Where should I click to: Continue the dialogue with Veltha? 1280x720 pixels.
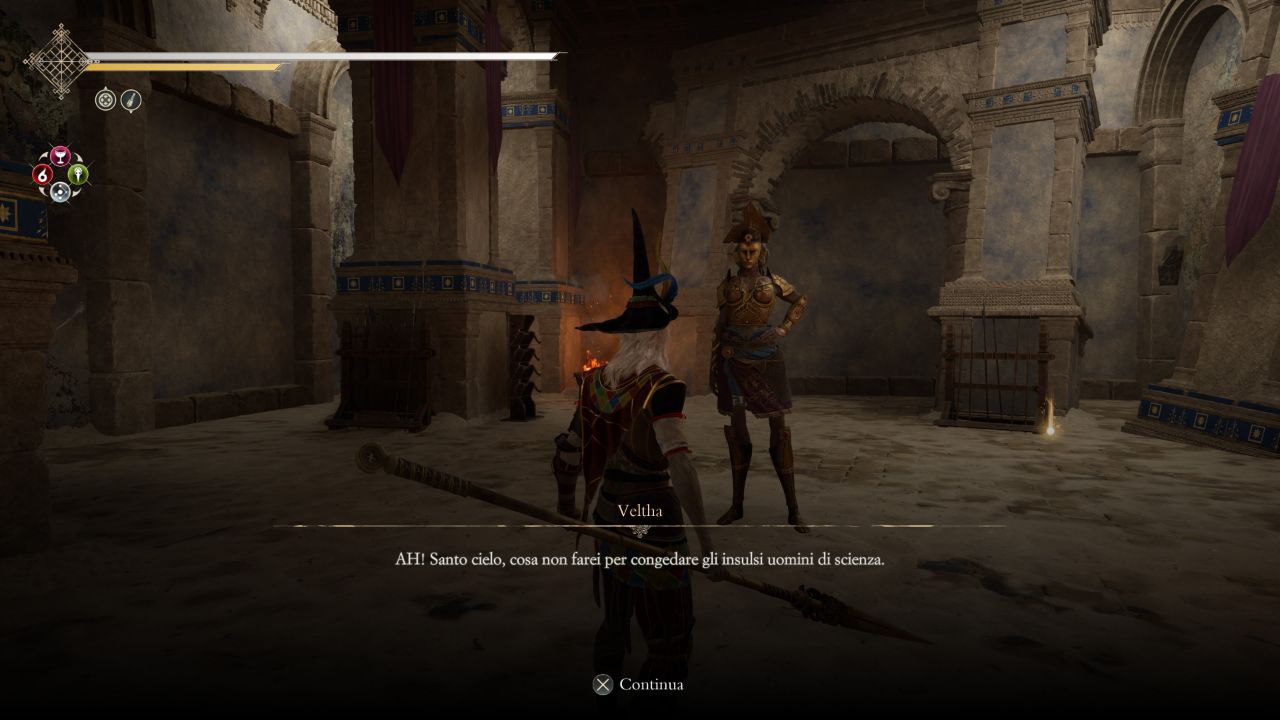click(638, 685)
